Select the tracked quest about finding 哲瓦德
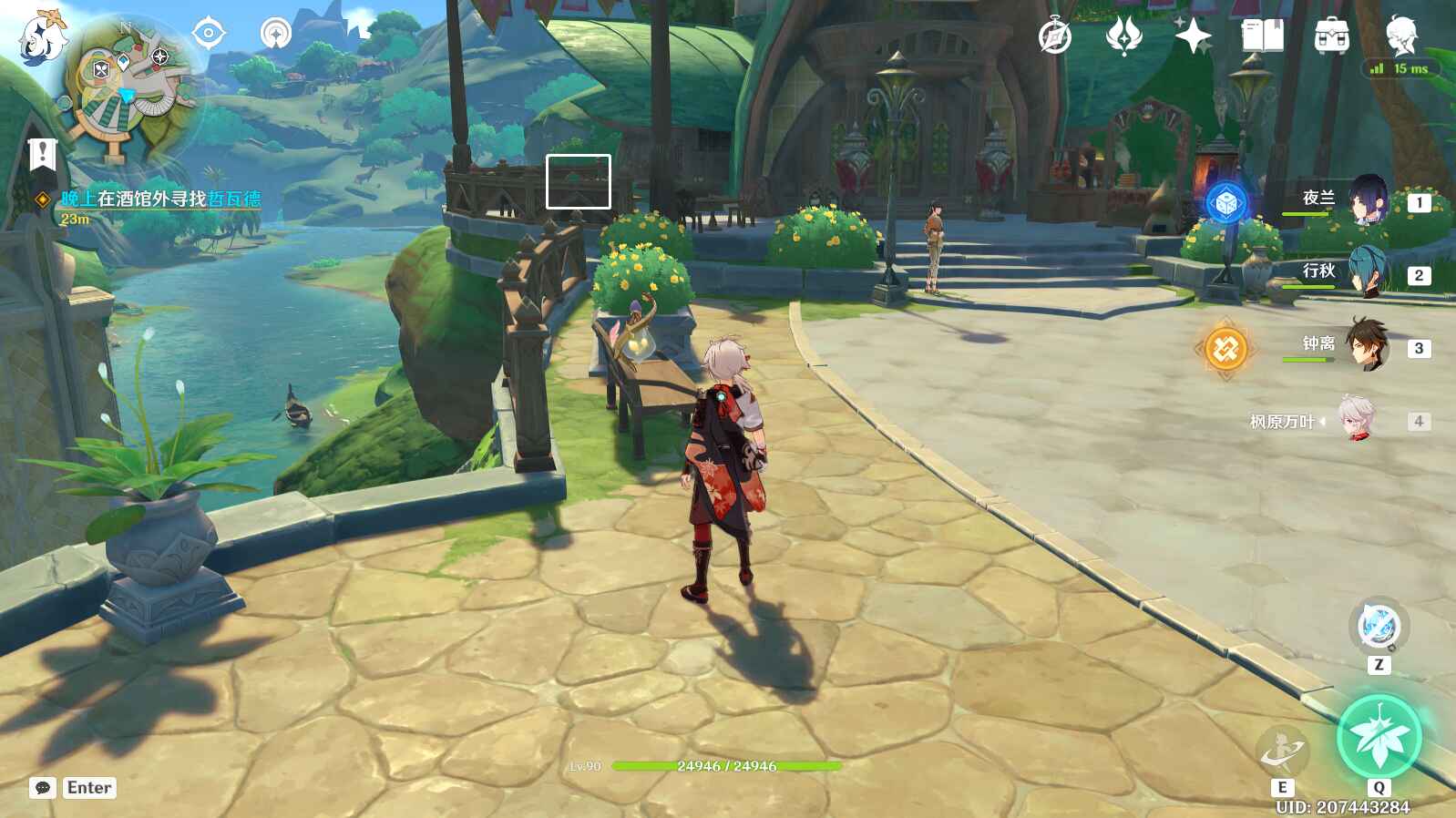Image resolution: width=1456 pixels, height=818 pixels. (x=160, y=199)
